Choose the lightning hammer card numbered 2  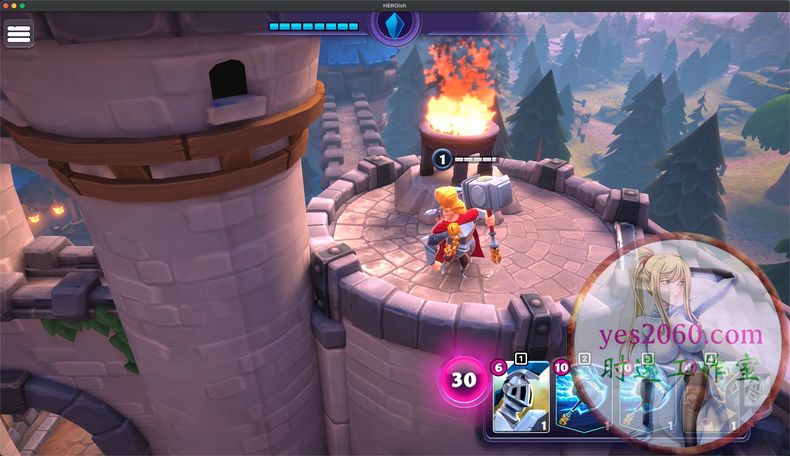(582, 397)
